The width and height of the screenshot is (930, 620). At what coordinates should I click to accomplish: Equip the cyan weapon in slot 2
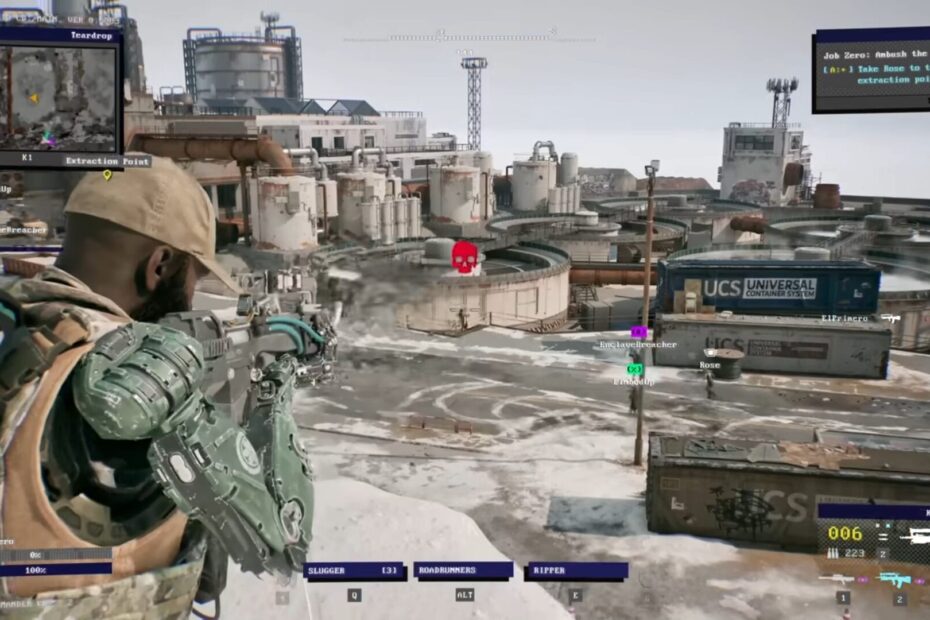[x=895, y=579]
